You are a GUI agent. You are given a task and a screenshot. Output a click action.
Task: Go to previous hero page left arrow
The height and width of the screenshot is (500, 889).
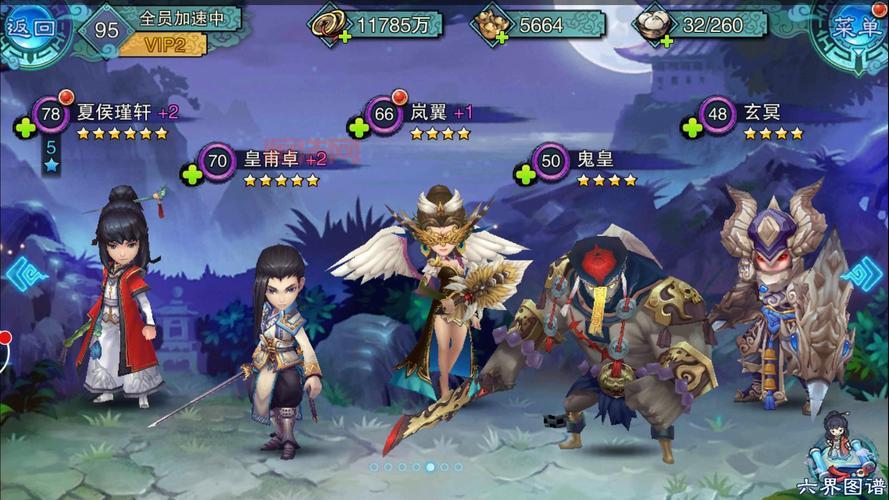pyautogui.click(x=17, y=272)
